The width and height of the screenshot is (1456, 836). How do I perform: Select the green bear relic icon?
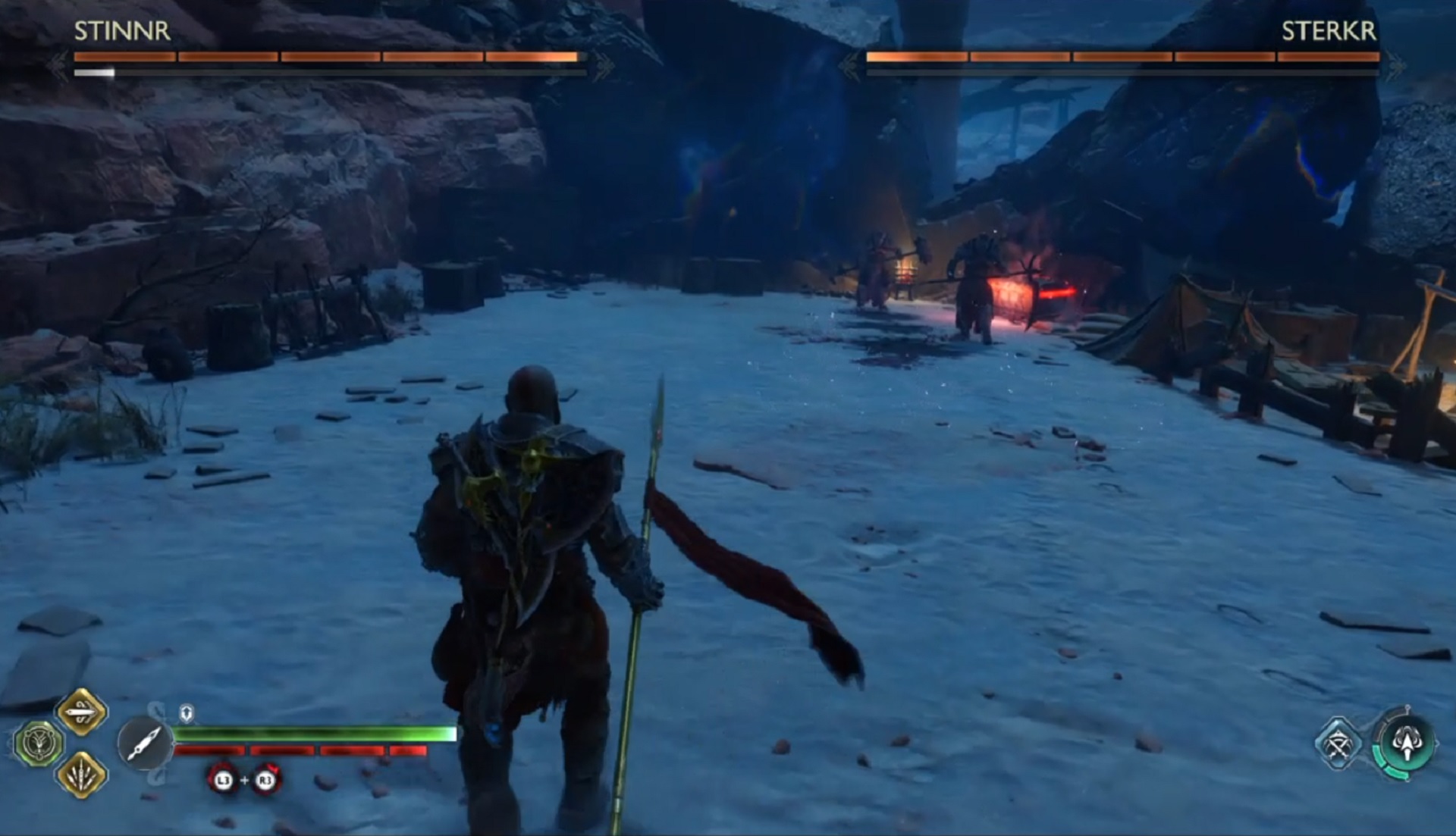point(38,743)
